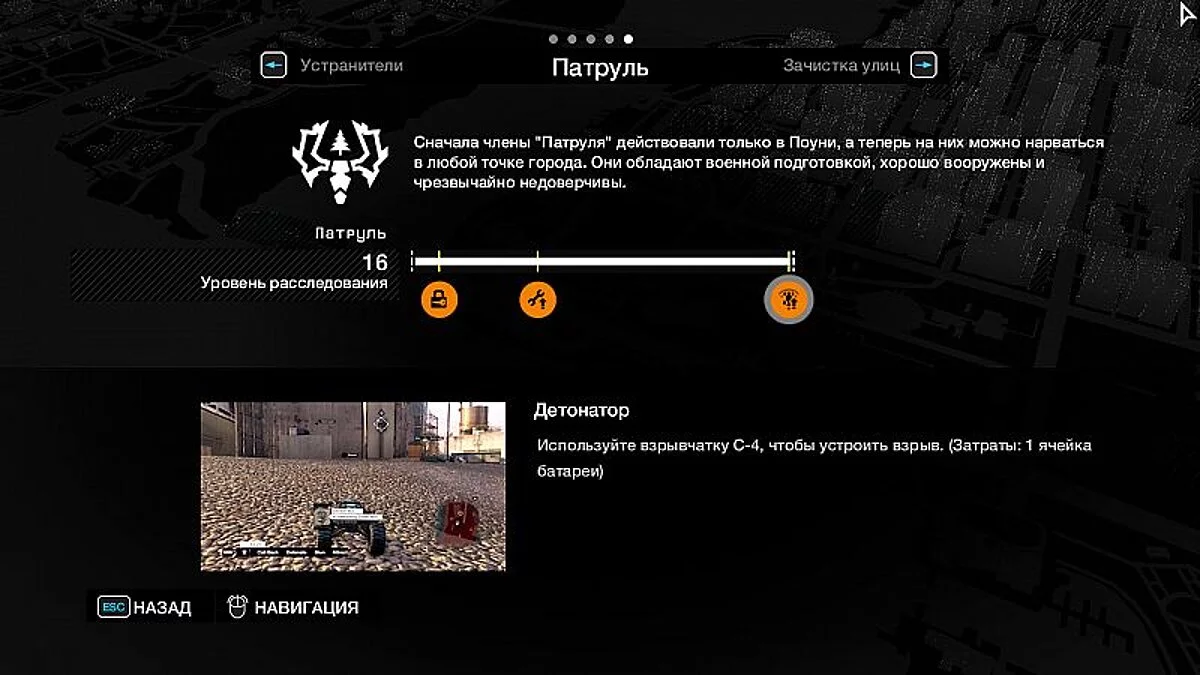Click the НАЗАД back button

(146, 607)
